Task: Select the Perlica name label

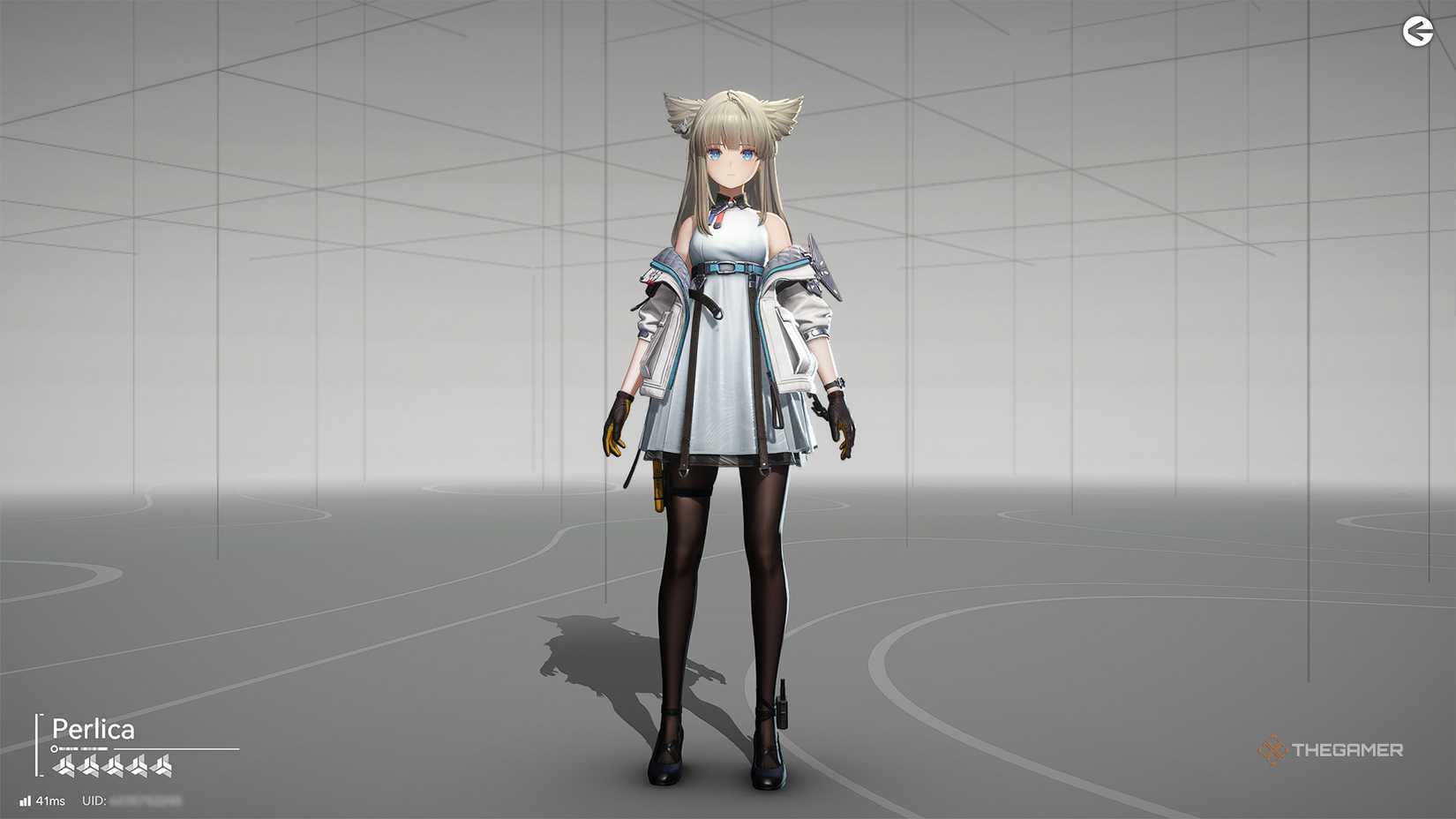Action: [x=94, y=728]
